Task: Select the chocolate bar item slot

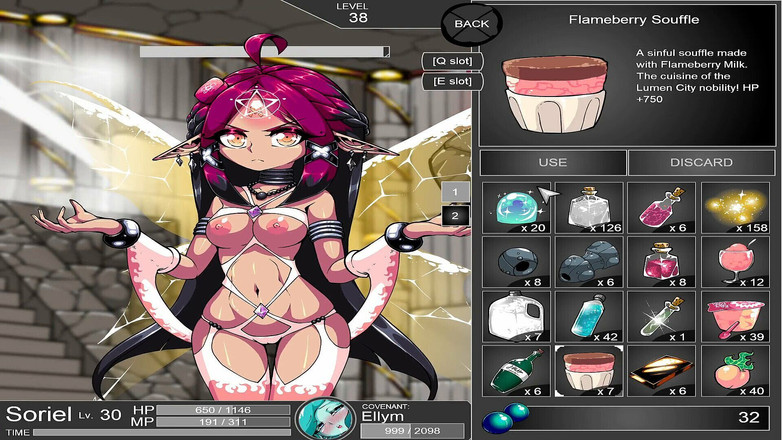Action: 662,370
